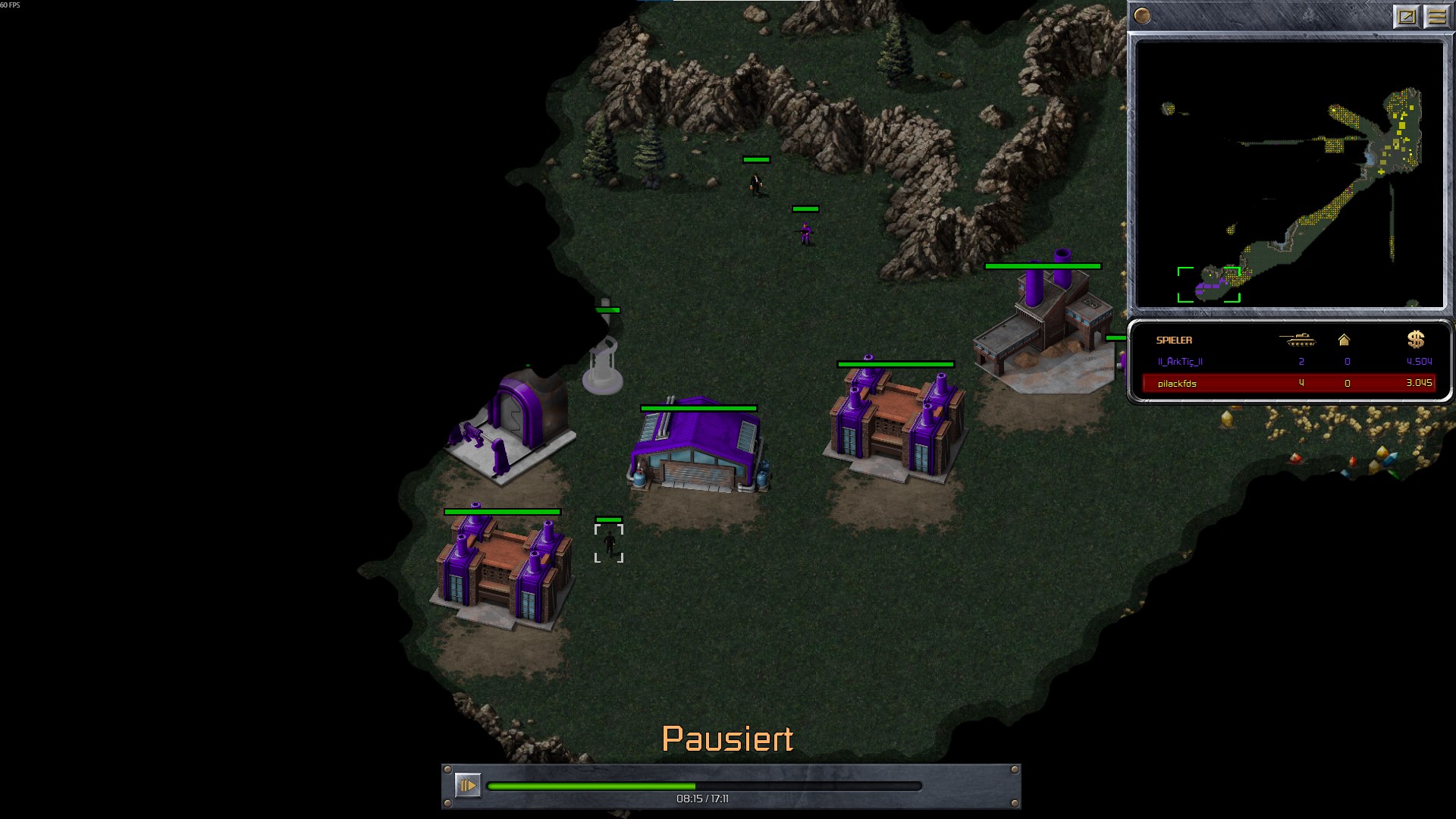The height and width of the screenshot is (819, 1456).
Task: Open the hamburger menu button
Action: click(1436, 16)
